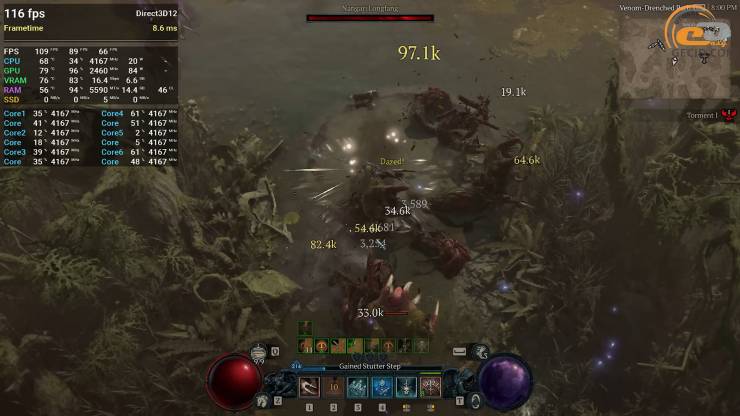The height and width of the screenshot is (416, 740).
Task: Select the skill slot showing cooldown 10
Action: pos(334,387)
